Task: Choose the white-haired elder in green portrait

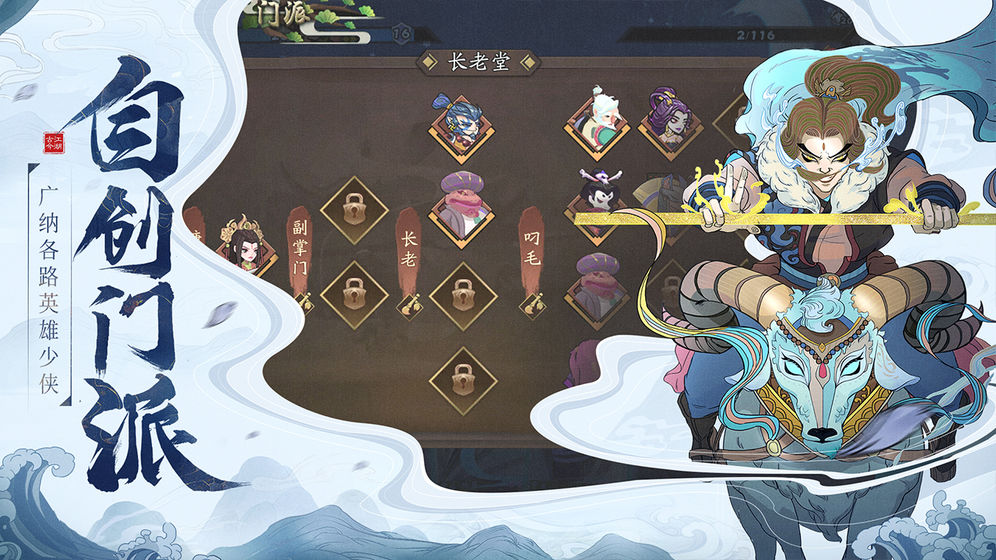Action: coord(598,122)
